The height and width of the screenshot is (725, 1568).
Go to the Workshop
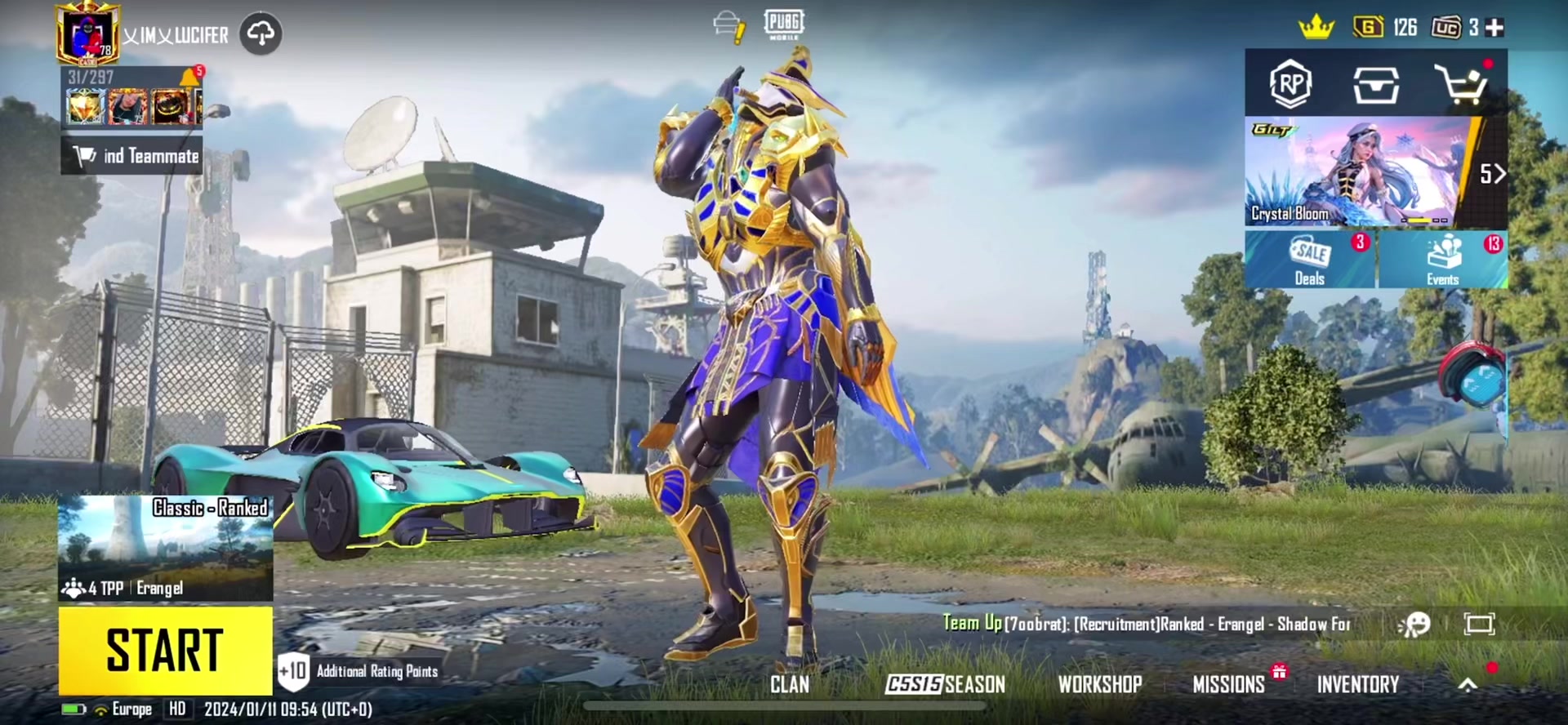click(x=1099, y=684)
